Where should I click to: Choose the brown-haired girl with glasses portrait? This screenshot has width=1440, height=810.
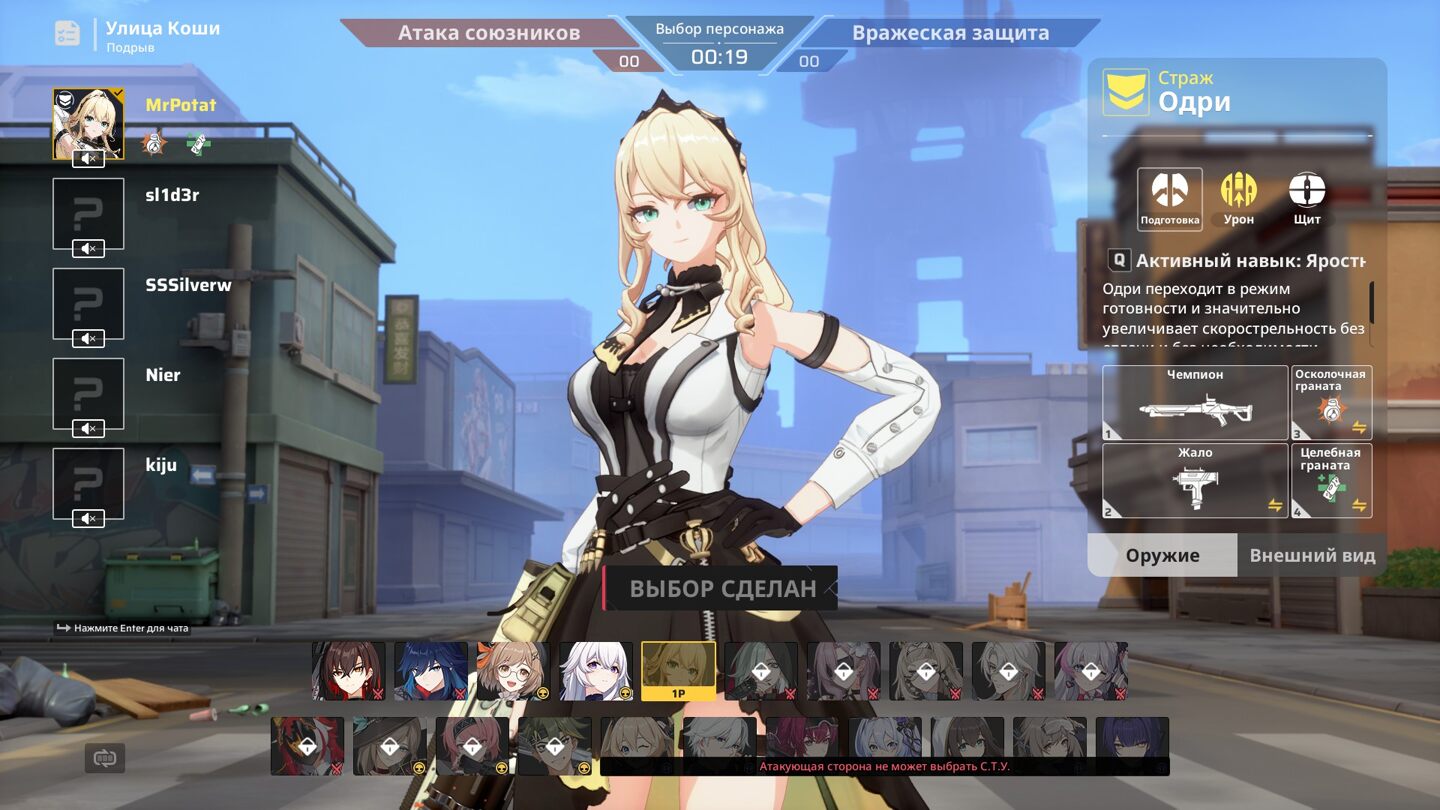coord(513,671)
